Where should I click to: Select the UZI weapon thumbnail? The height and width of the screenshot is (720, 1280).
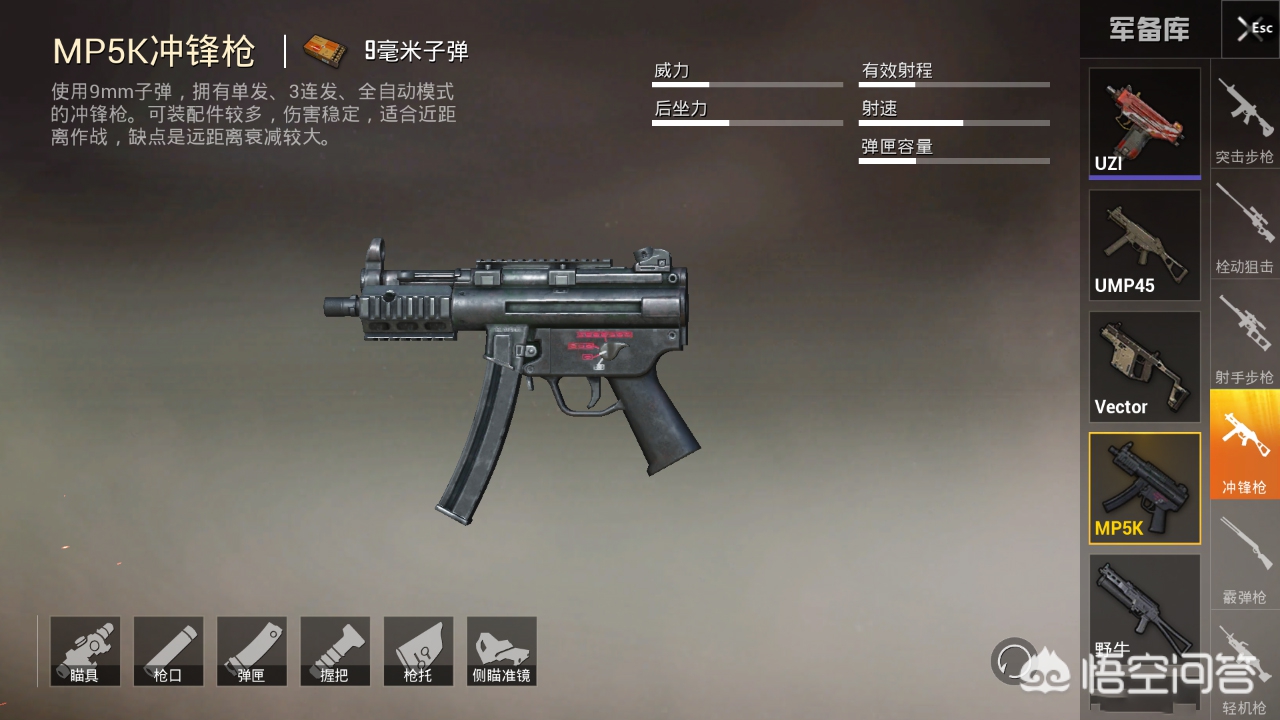click(1144, 122)
